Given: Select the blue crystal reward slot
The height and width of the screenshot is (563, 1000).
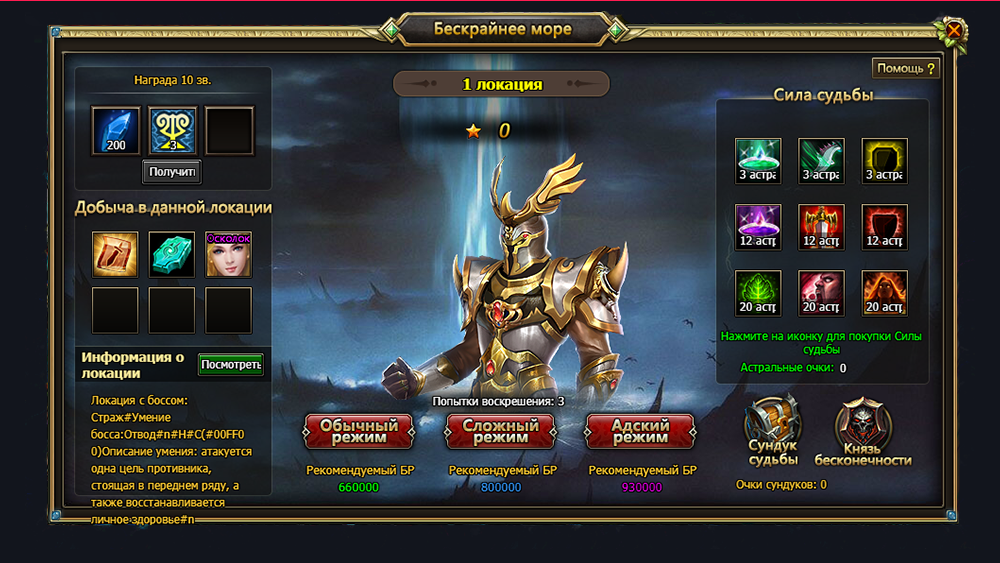Looking at the screenshot, I should (116, 131).
